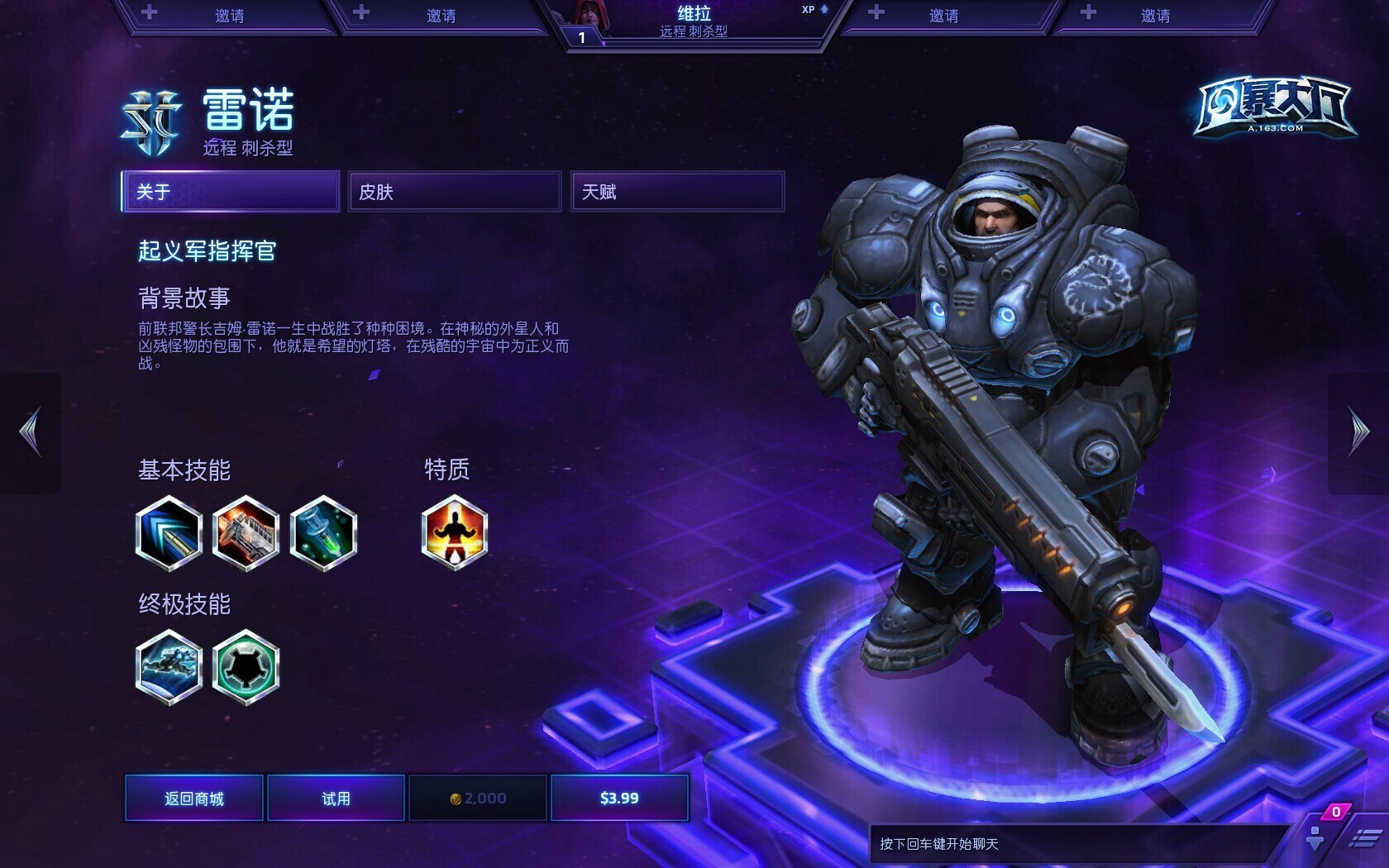
Task: Open the chat list menu icon
Action: (1363, 839)
